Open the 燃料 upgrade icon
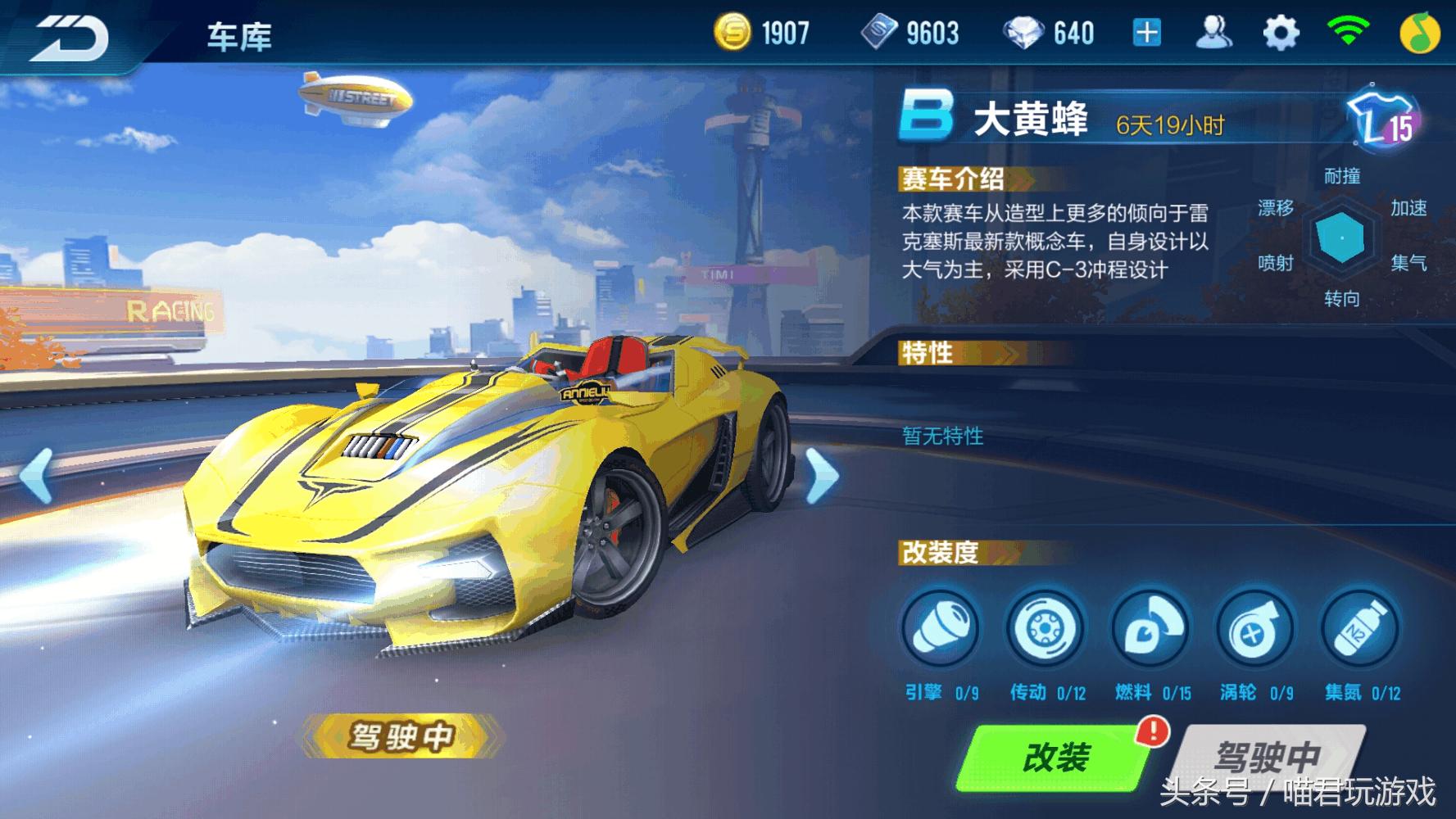The image size is (1456, 819). click(x=1150, y=628)
